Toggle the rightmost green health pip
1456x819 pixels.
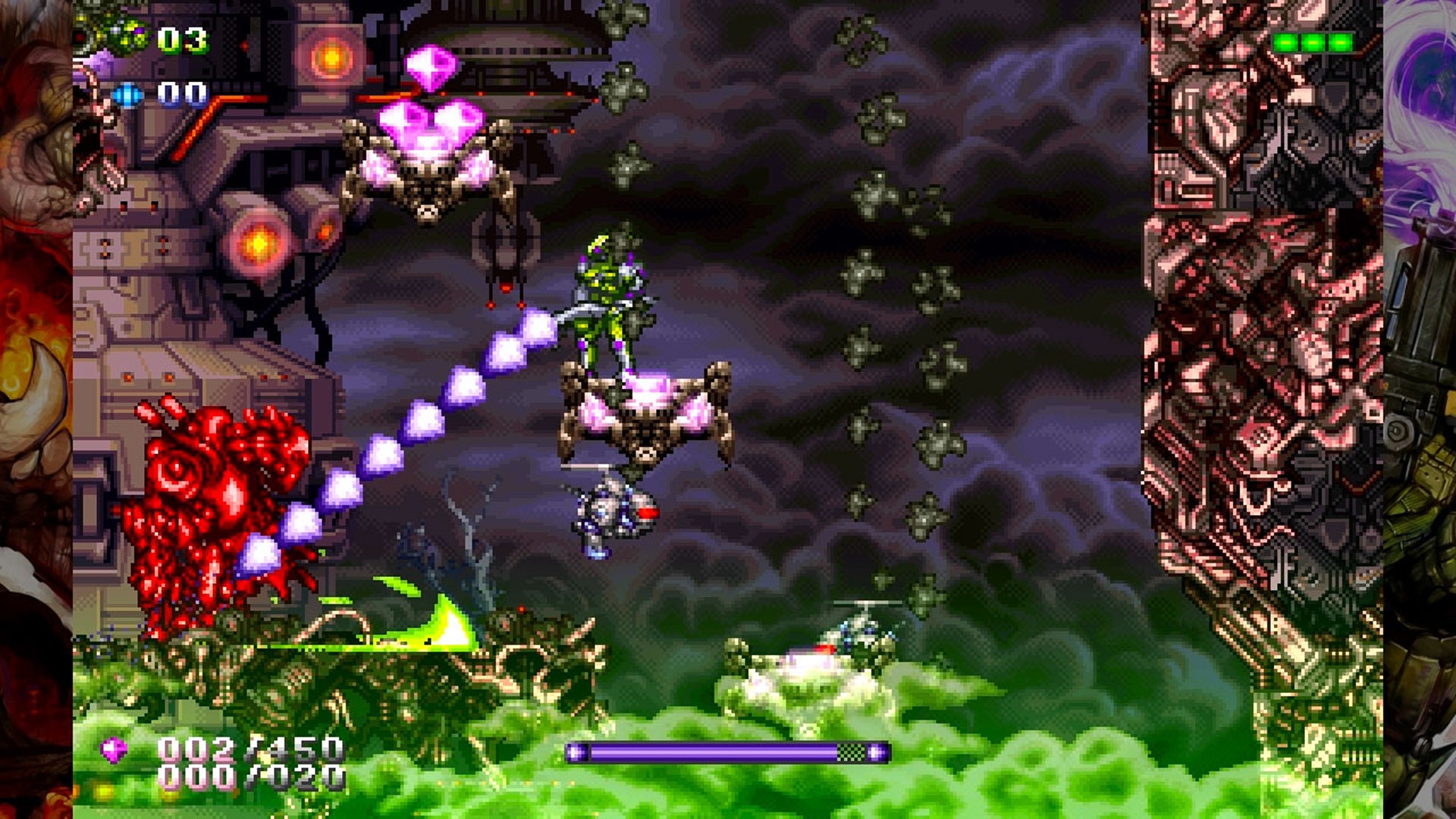1340,42
